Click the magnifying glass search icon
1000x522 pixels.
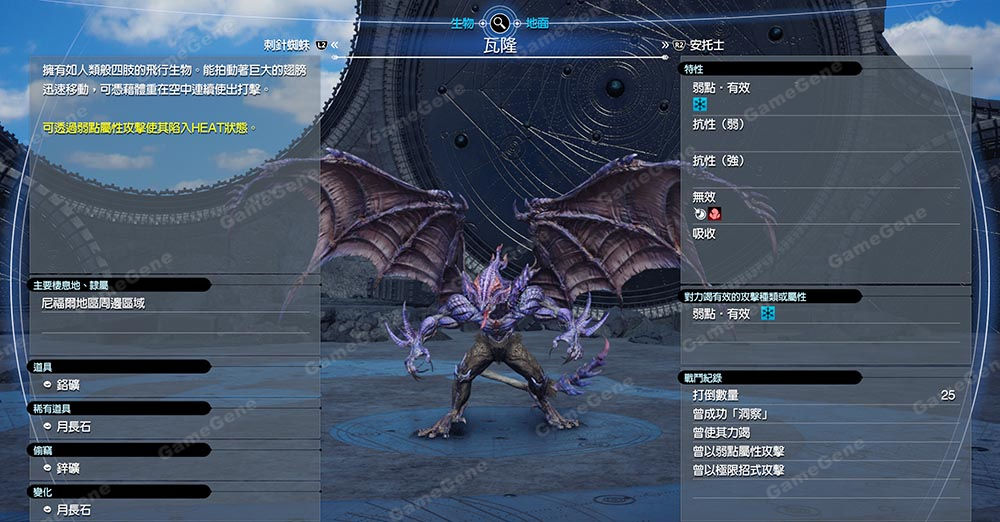click(x=499, y=22)
